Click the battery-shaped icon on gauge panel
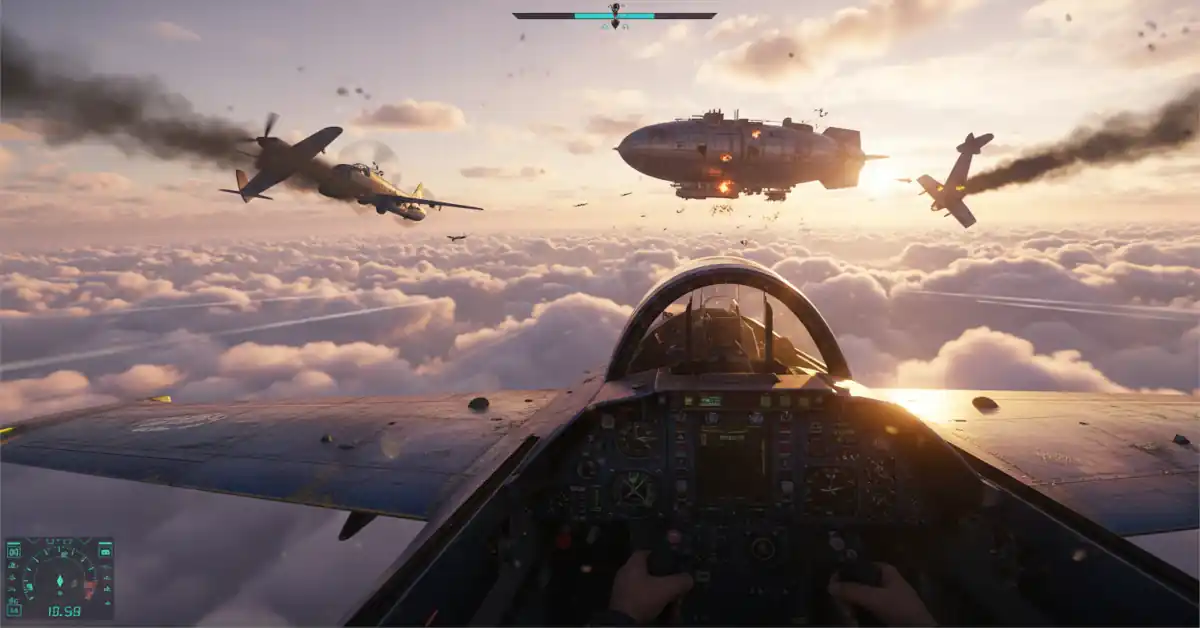Image resolution: width=1200 pixels, height=630 pixels. click(x=104, y=550)
